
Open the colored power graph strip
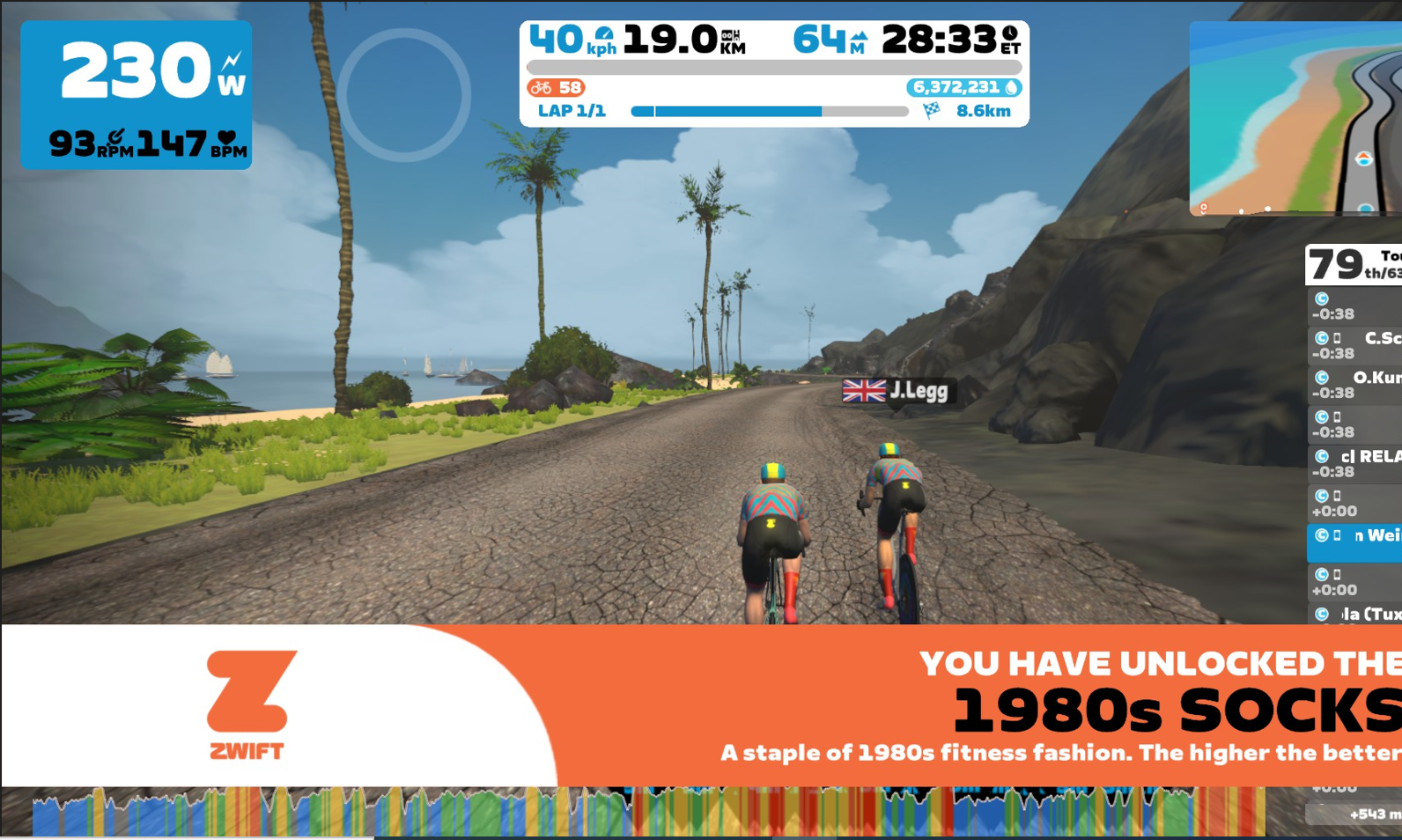tap(648, 812)
